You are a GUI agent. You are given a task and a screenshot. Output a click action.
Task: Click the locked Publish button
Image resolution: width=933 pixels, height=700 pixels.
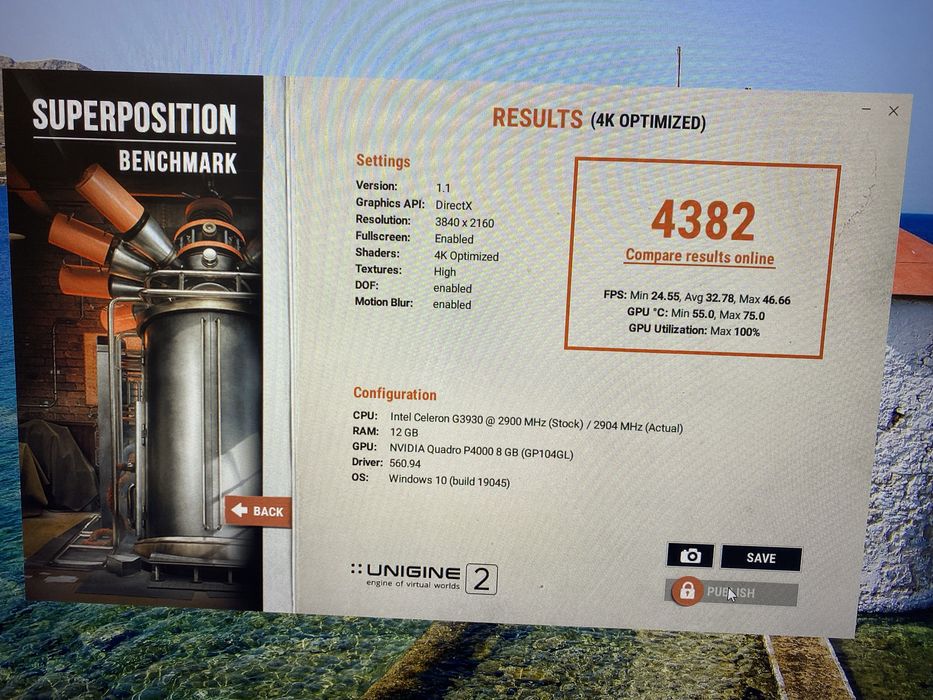(x=731, y=592)
